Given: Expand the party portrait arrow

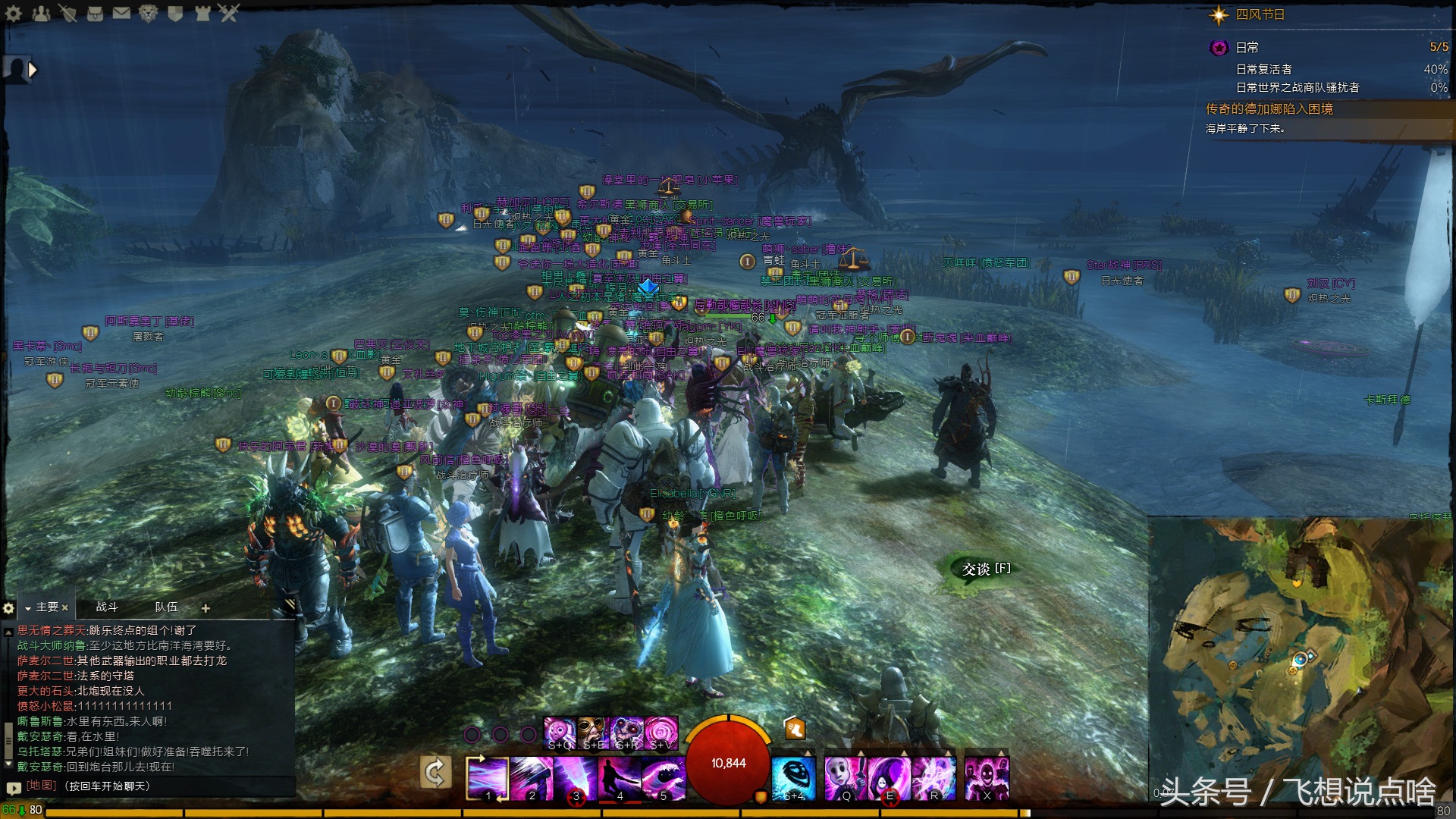Looking at the screenshot, I should pyautogui.click(x=33, y=70).
